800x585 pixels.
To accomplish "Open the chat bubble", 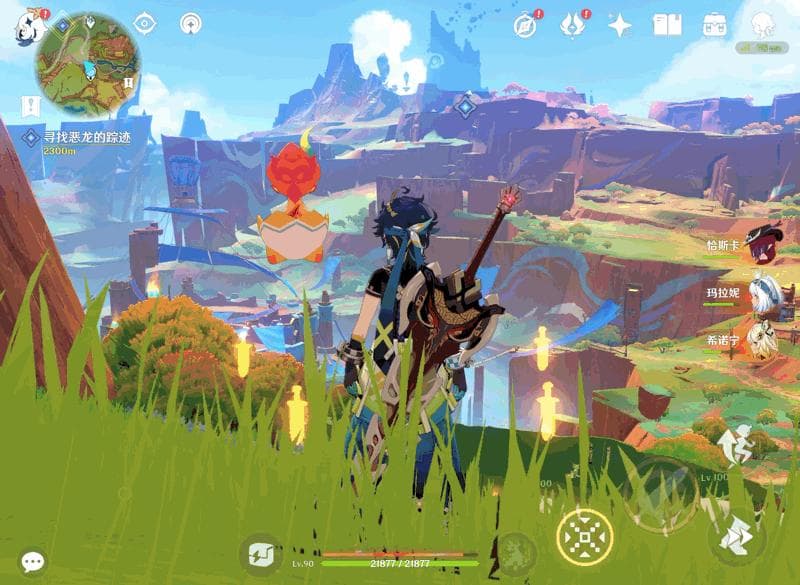I will pos(33,562).
